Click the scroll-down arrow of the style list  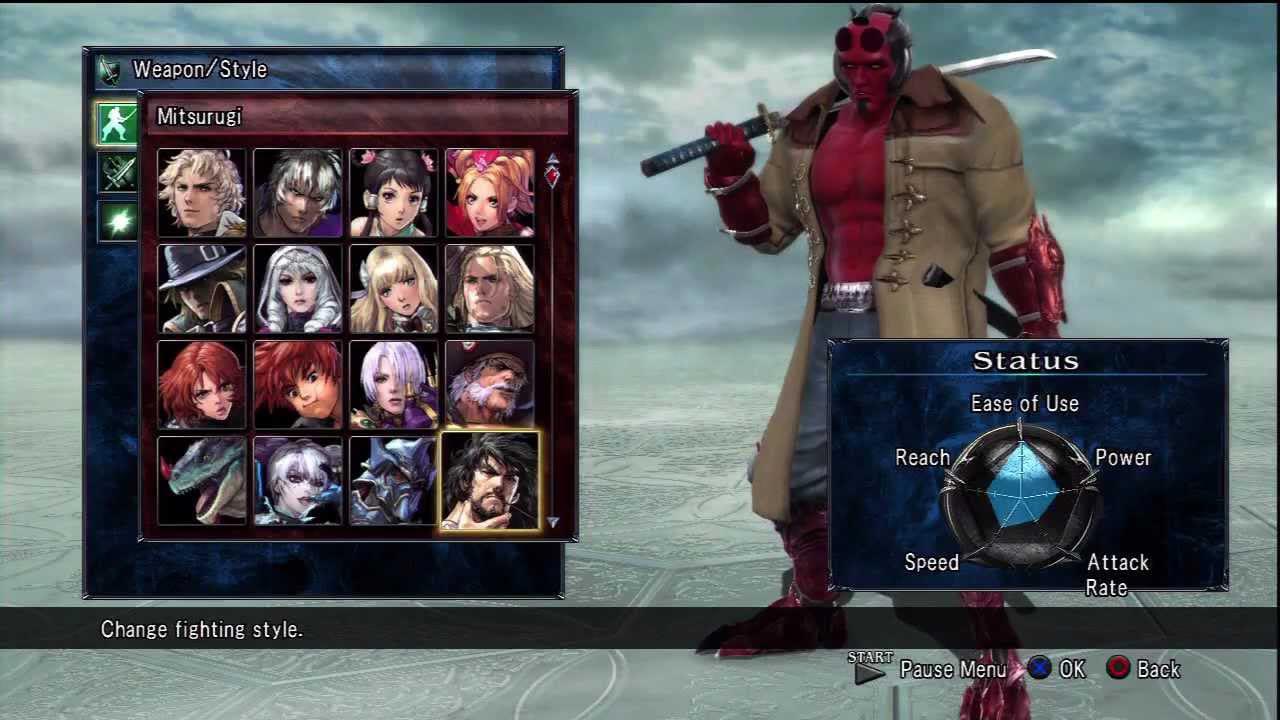click(552, 522)
